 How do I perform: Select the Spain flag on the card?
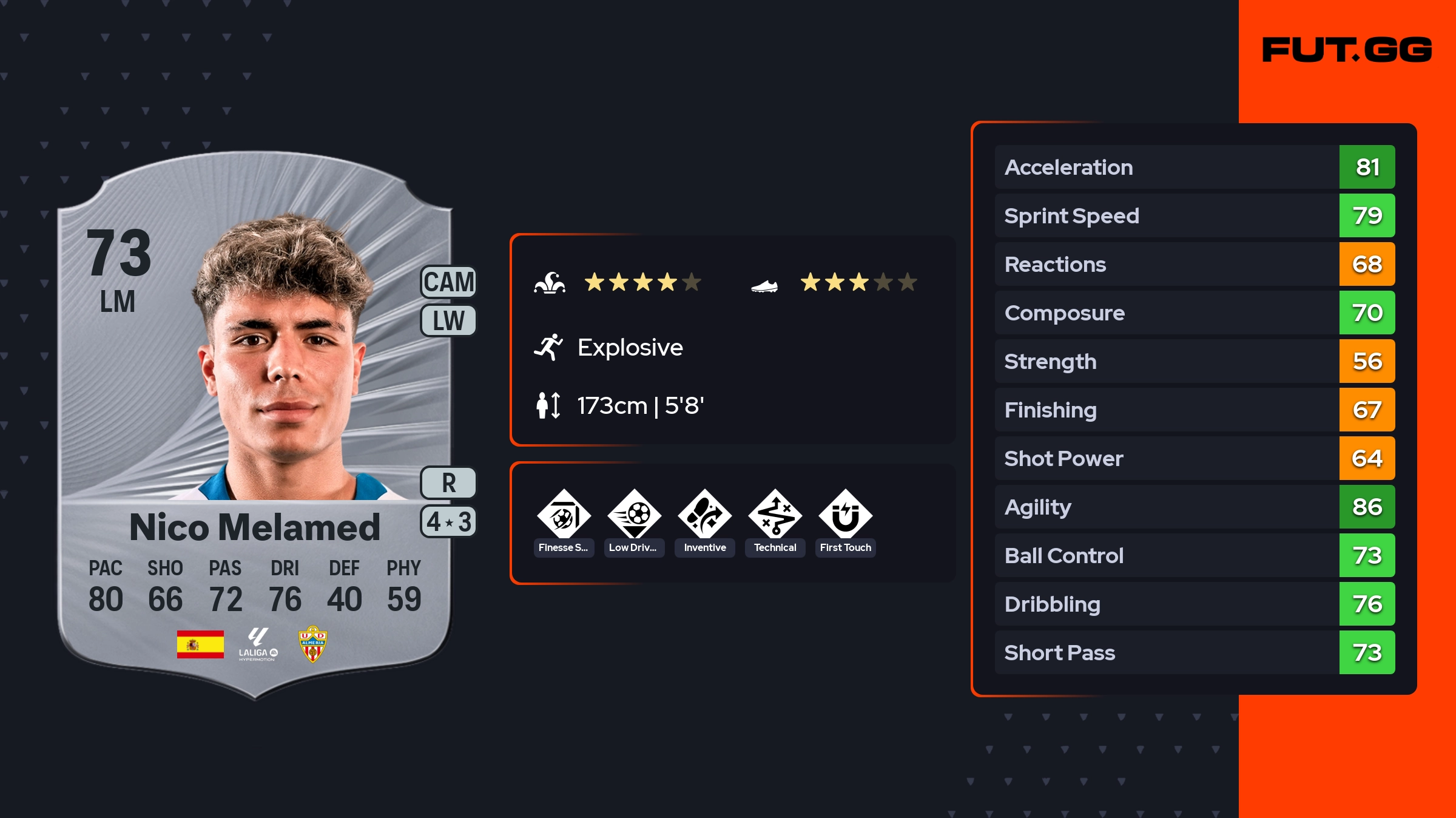click(200, 644)
